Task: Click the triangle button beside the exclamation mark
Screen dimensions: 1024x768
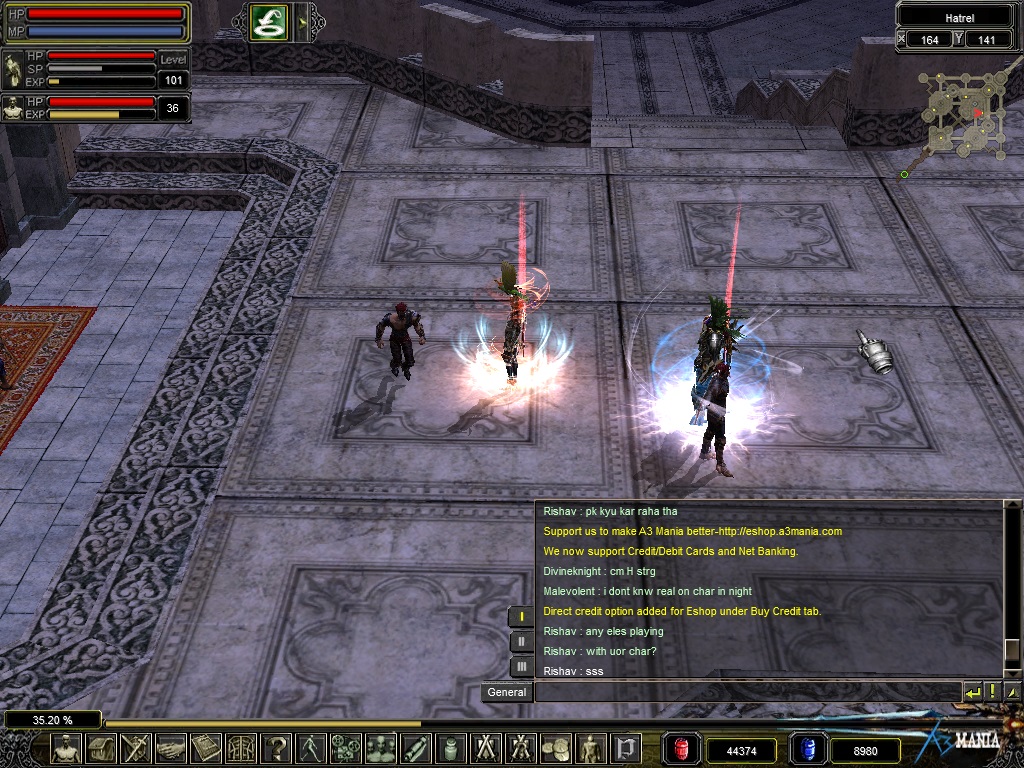Action: (1011, 692)
